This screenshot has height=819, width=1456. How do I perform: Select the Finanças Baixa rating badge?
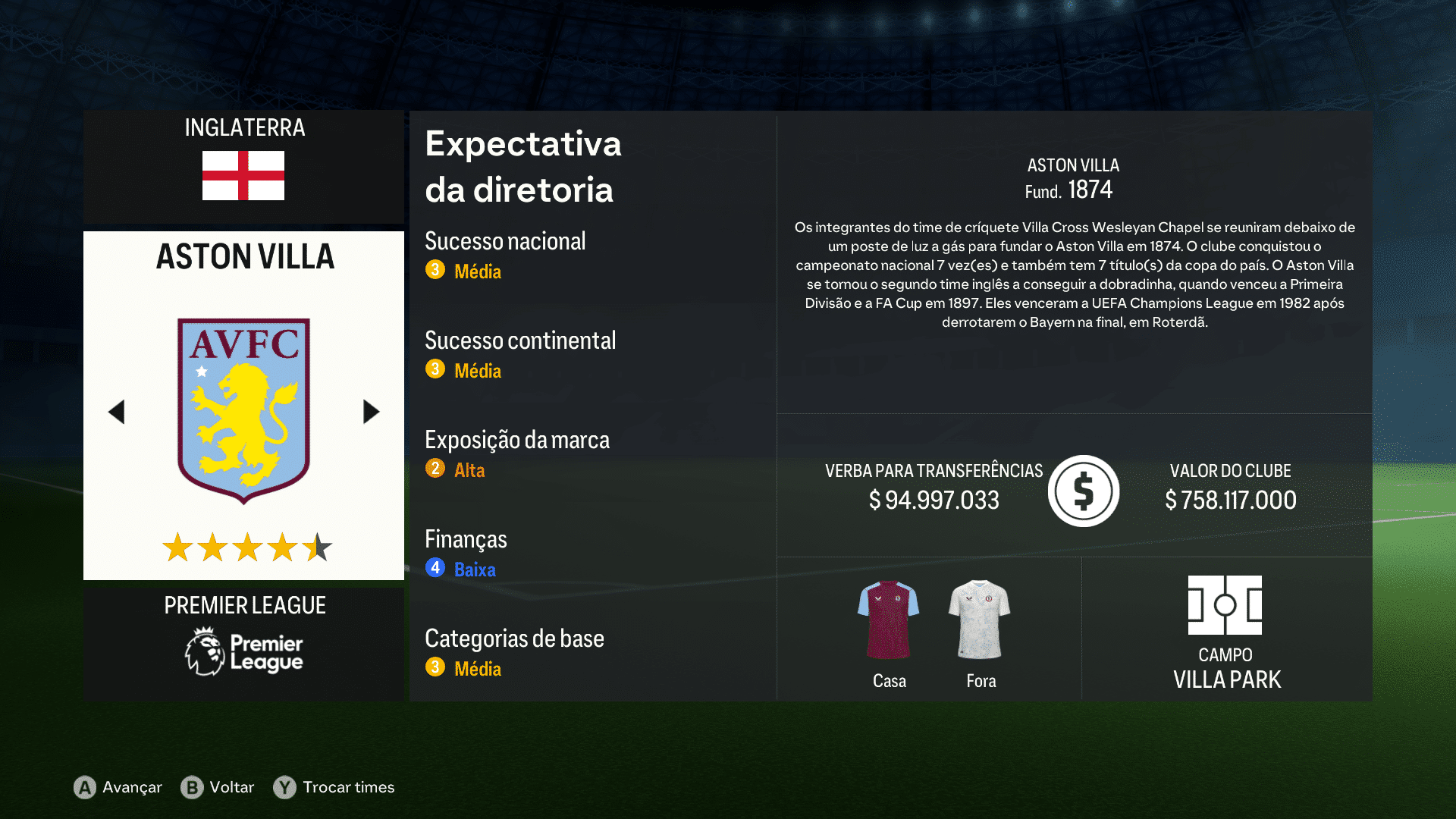435,567
